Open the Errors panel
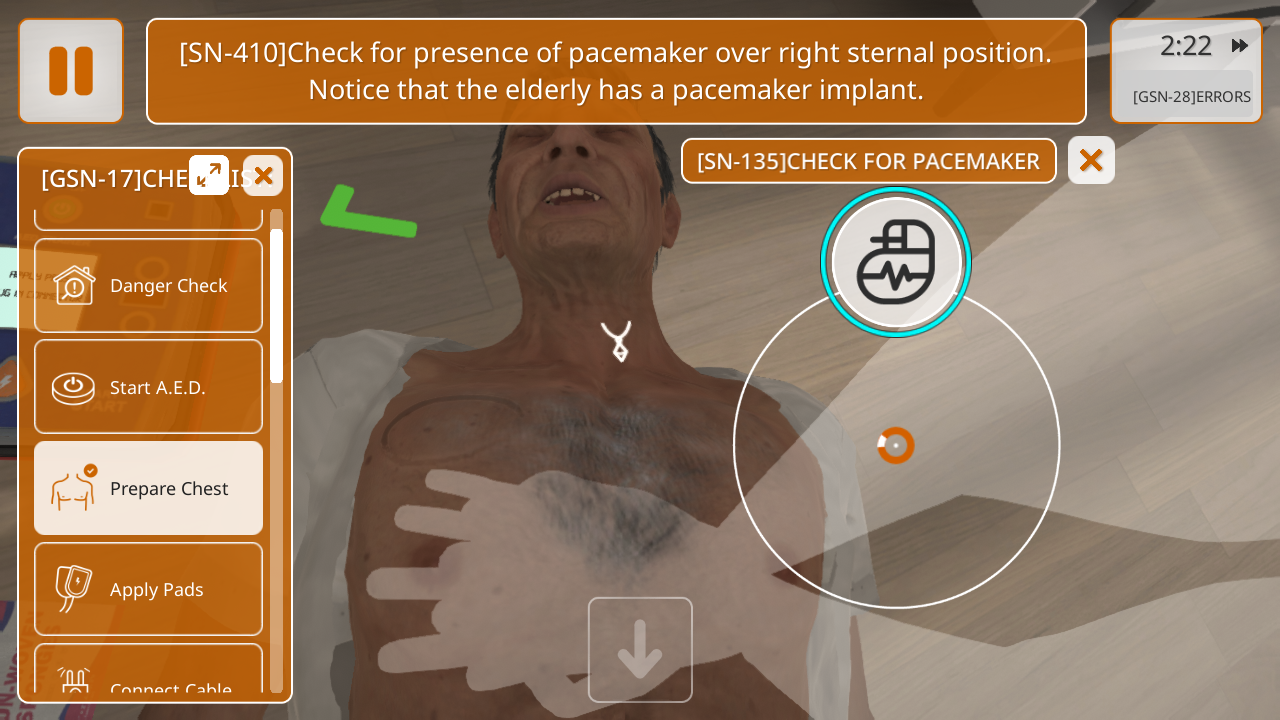This screenshot has height=720, width=1280. (x=1191, y=97)
